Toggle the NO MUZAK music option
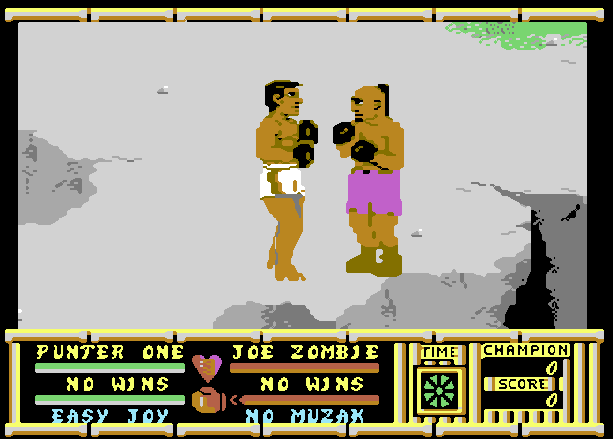 point(305,416)
